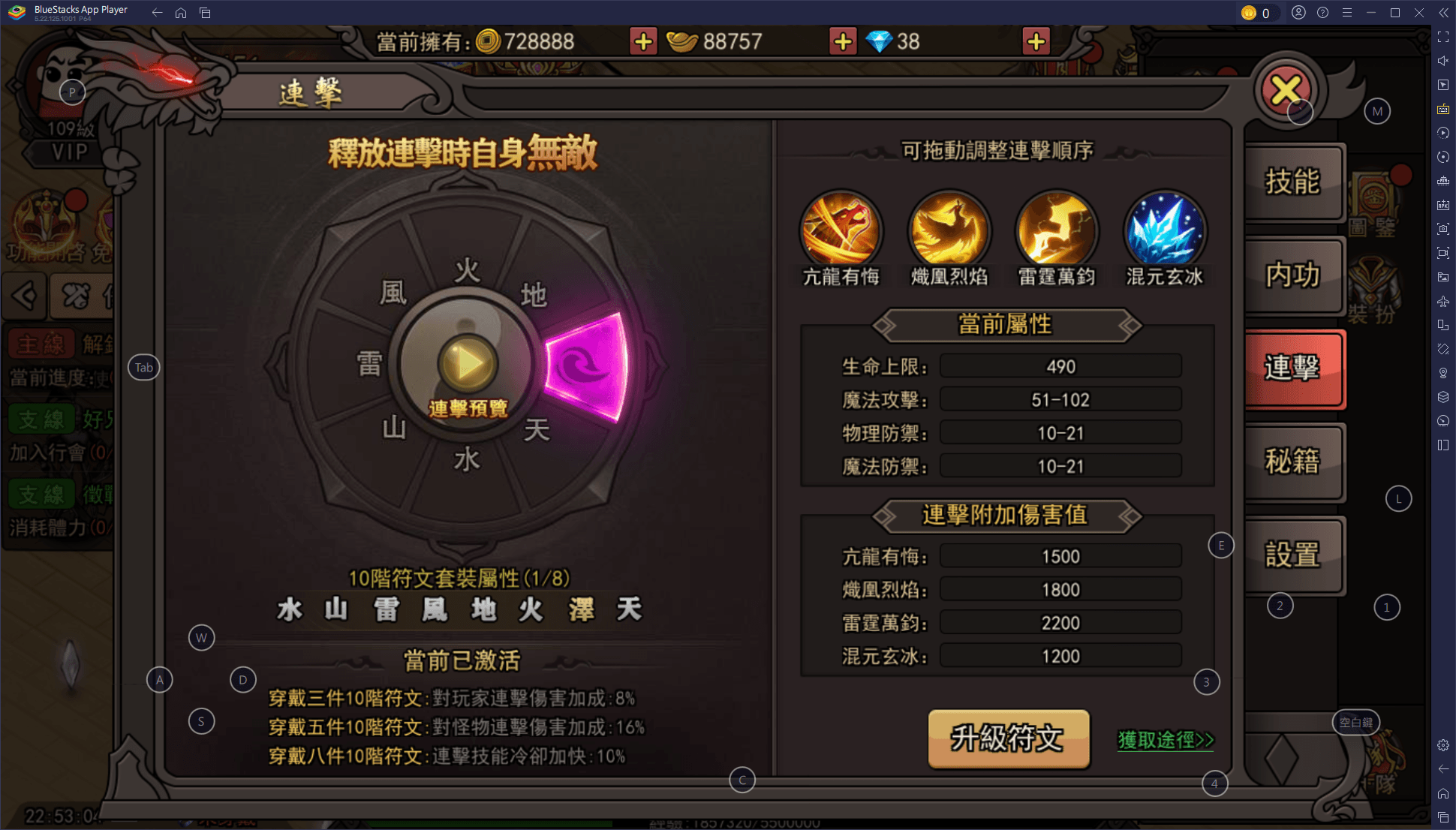This screenshot has width=1456, height=830.
Task: Maximize the BlueStacks window
Action: (1395, 13)
